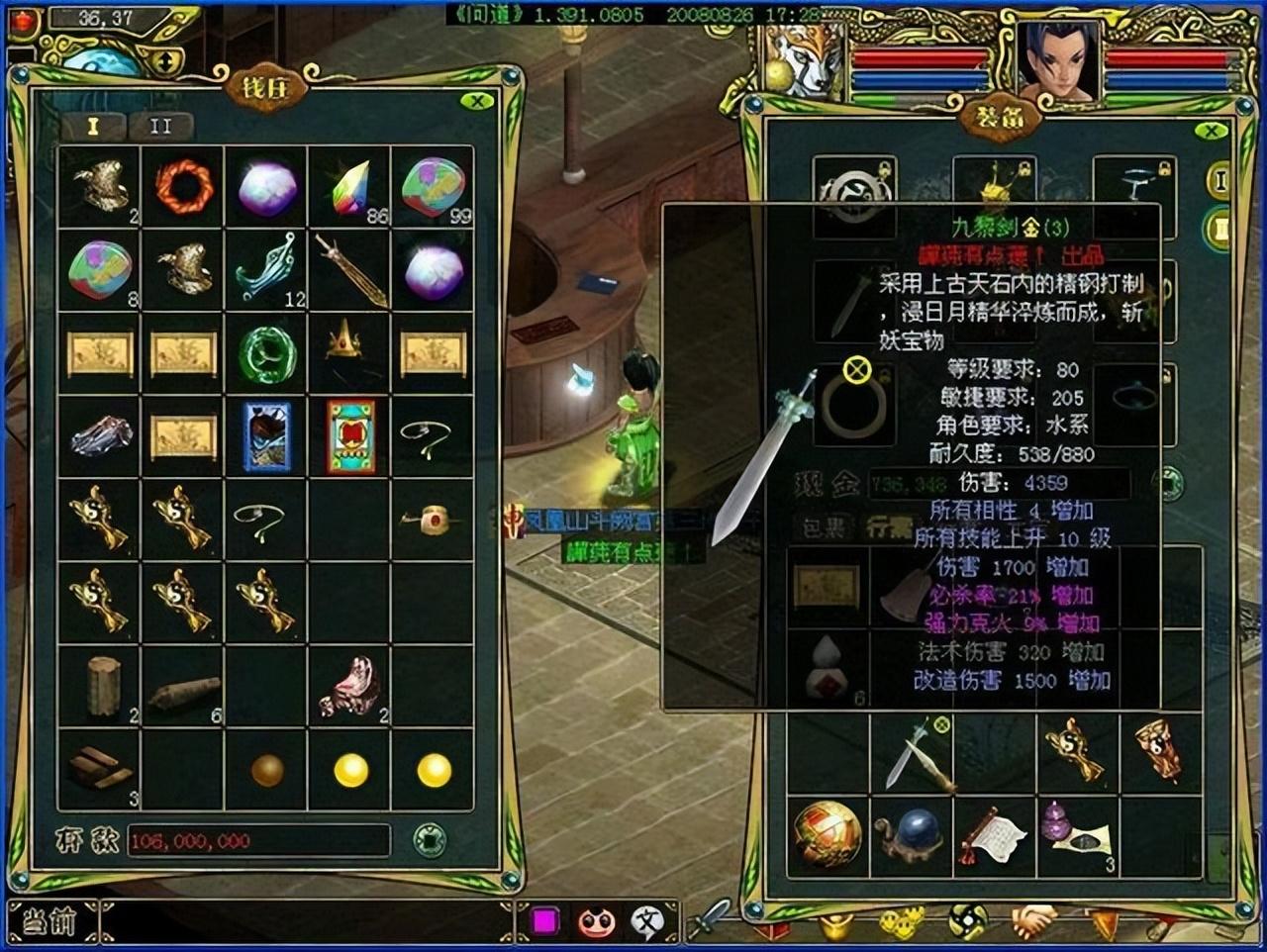Pick the wooden log stack in bank
Viewport: 1267px width, 952px height.
(x=102, y=685)
